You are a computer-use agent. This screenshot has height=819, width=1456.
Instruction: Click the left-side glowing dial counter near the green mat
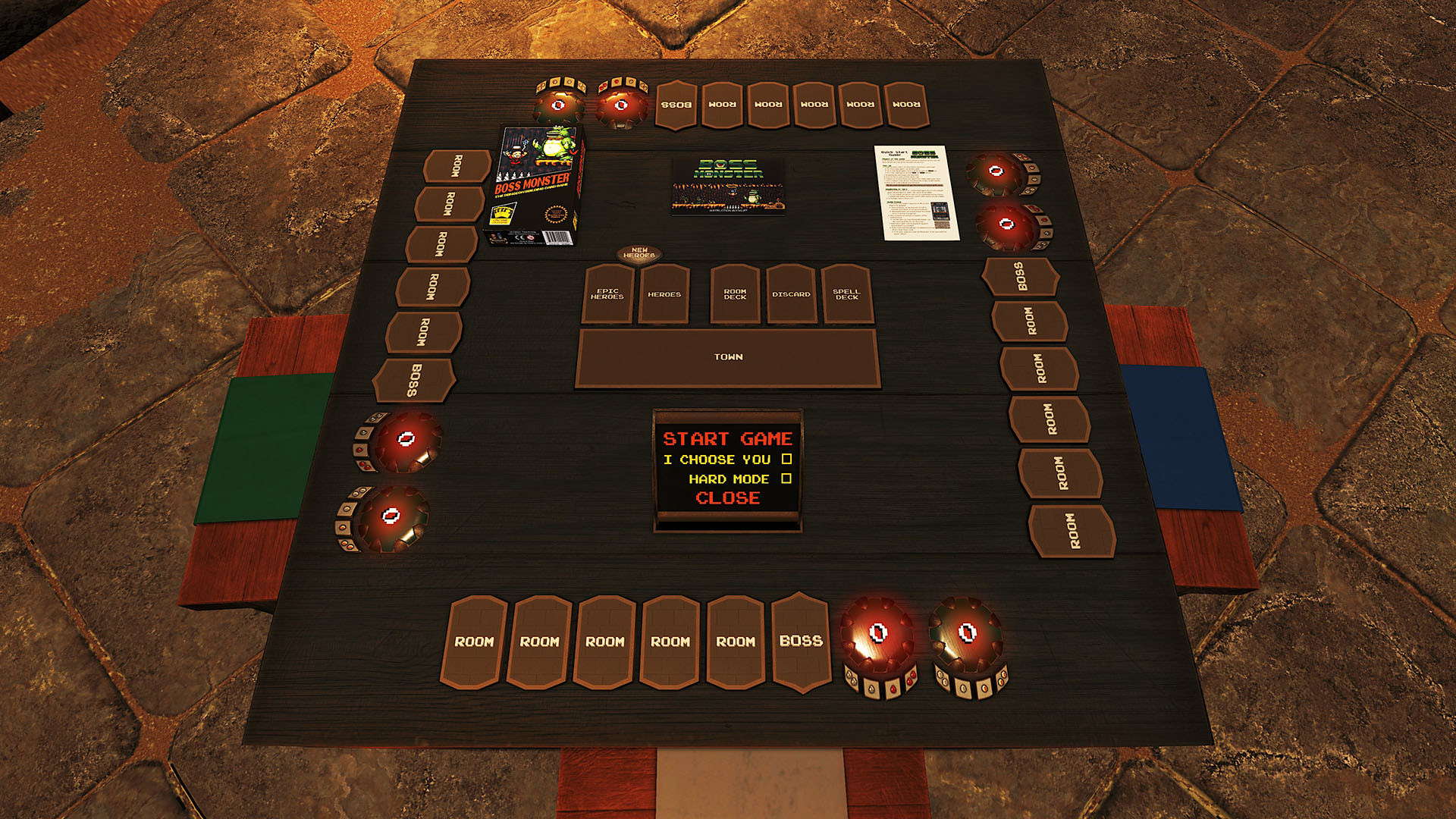point(407,438)
